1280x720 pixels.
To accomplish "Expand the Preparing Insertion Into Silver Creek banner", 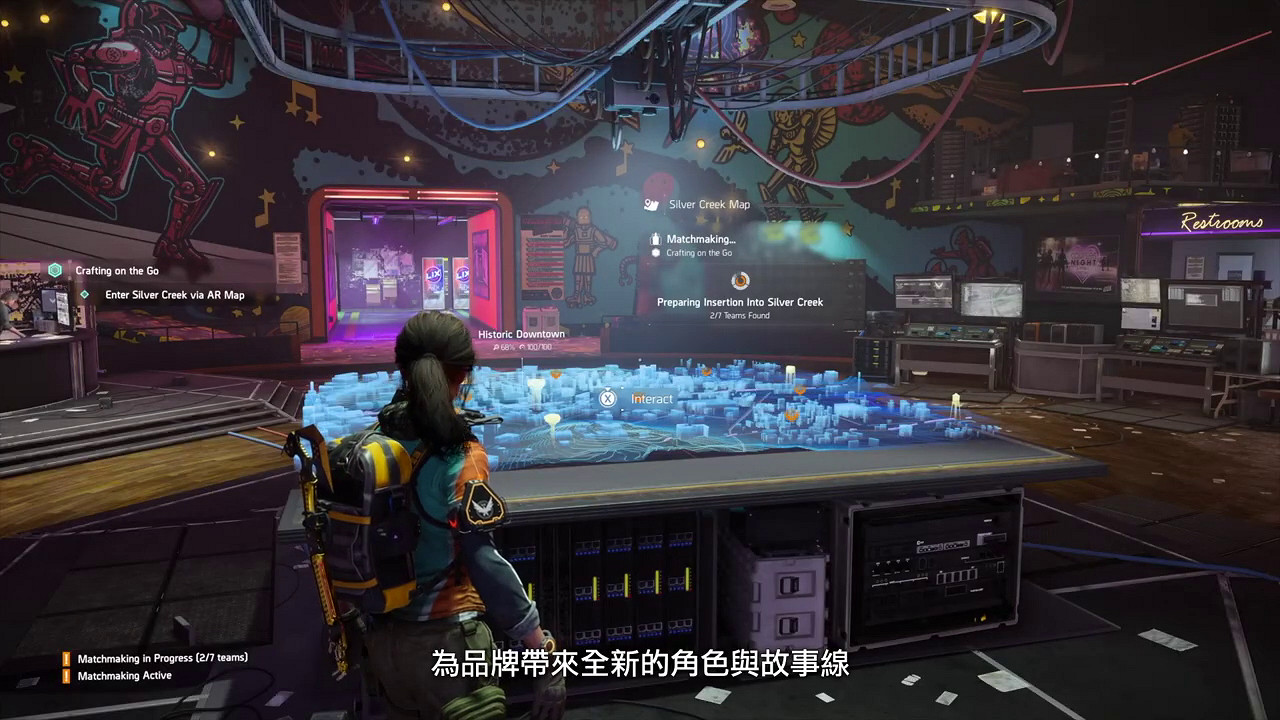I will point(740,302).
